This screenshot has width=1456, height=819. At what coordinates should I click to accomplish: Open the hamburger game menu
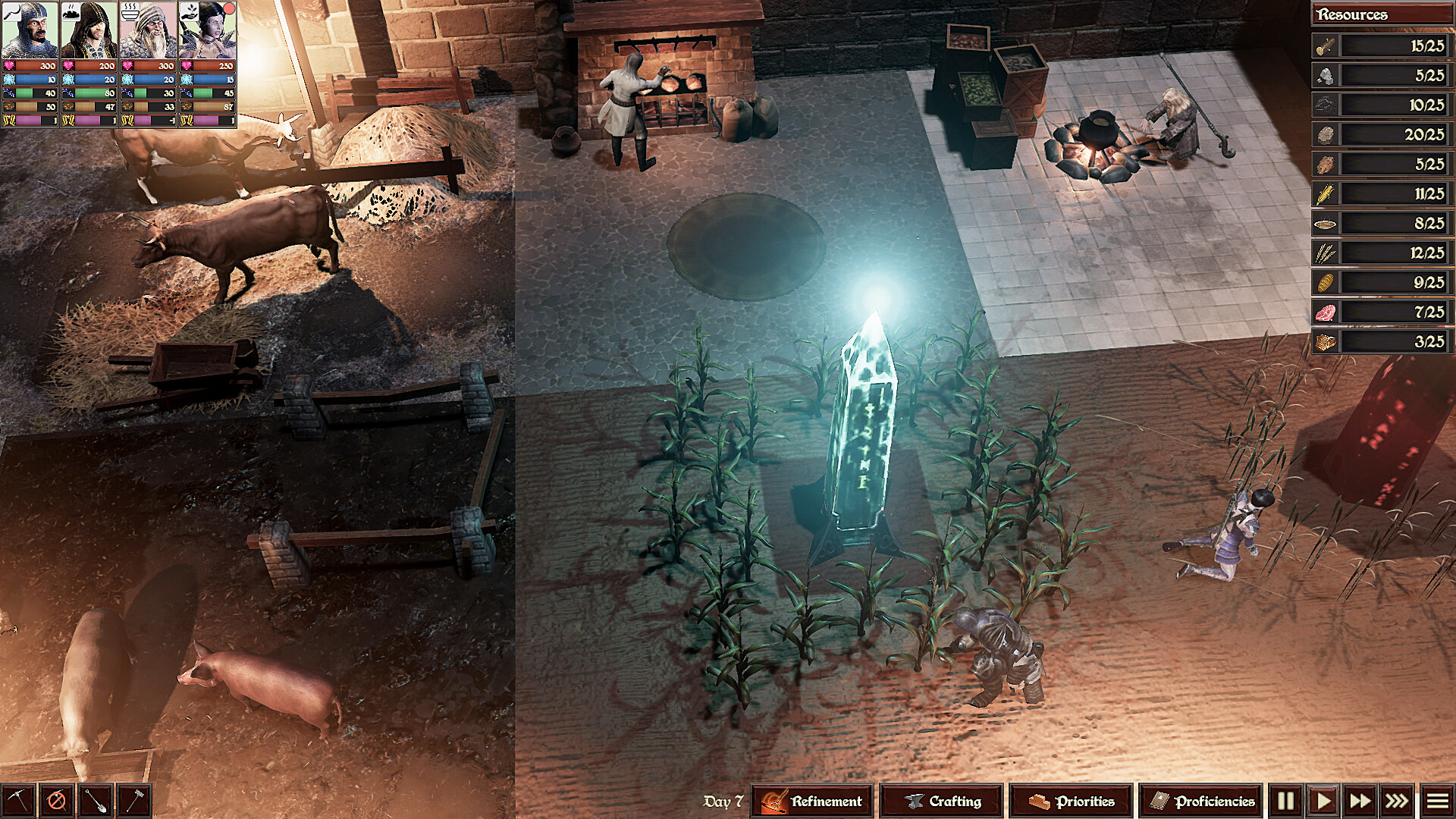pyautogui.click(x=1439, y=799)
